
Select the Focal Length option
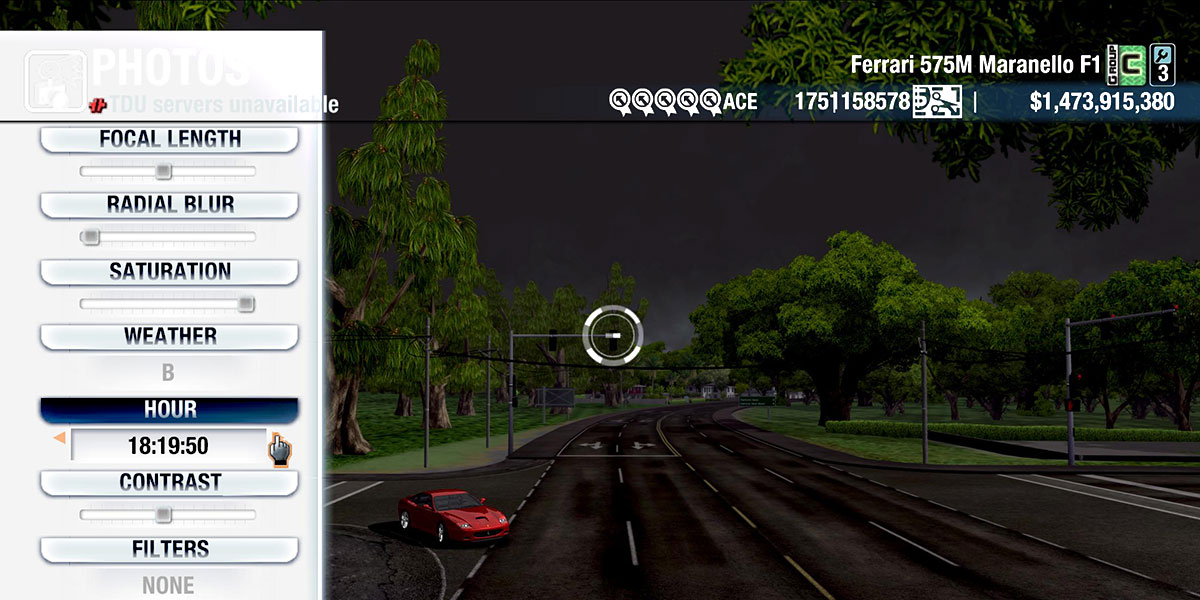click(169, 140)
